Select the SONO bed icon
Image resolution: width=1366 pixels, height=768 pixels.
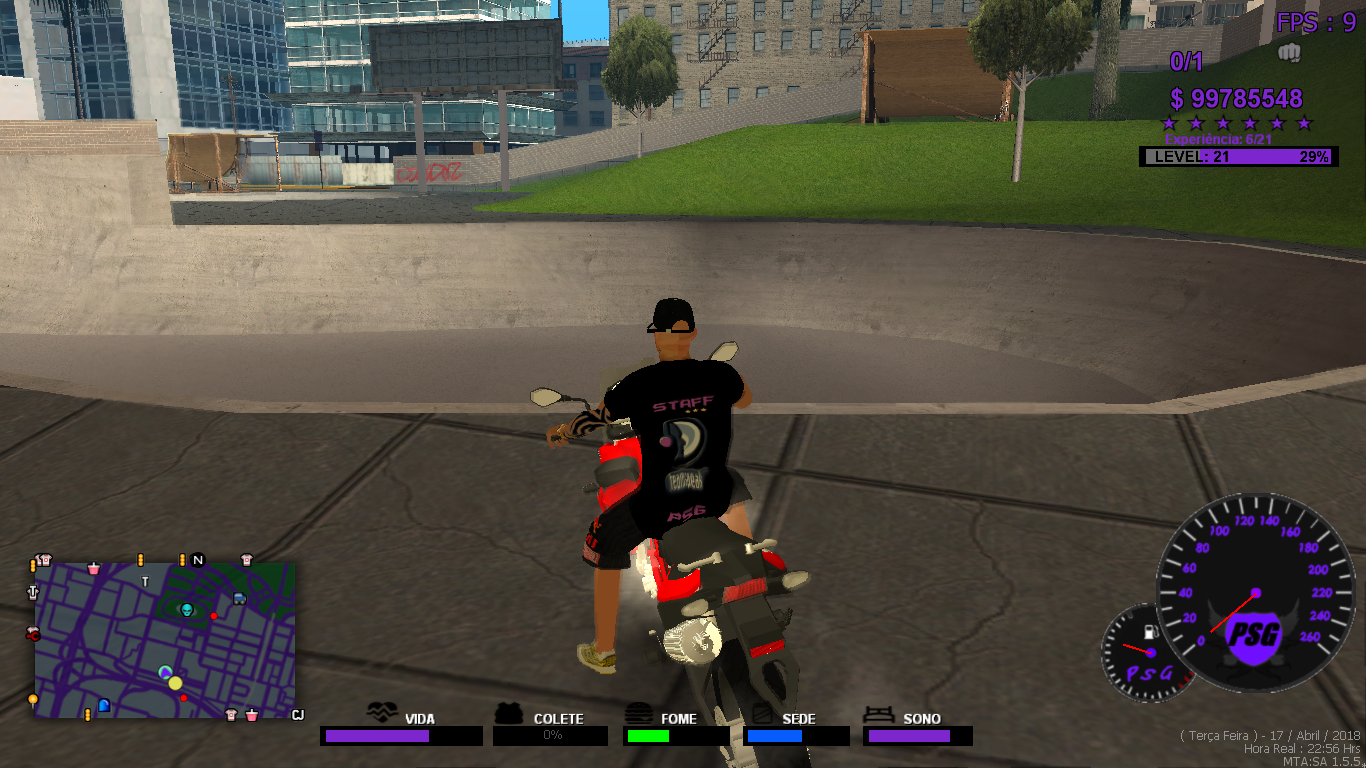point(880,714)
